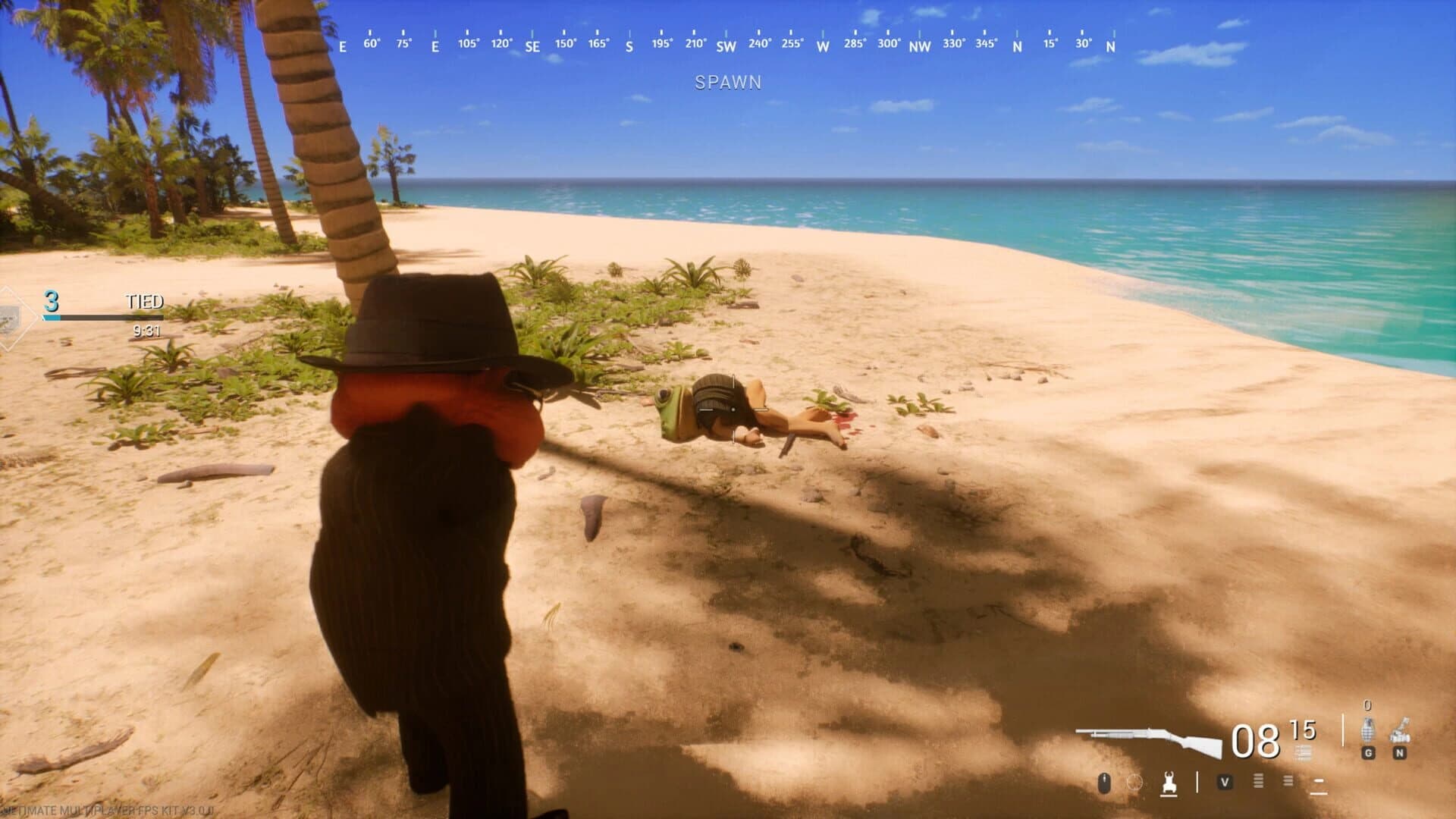Click the mouse input icon in the HUD
1456x819 pixels.
pyautogui.click(x=1103, y=783)
